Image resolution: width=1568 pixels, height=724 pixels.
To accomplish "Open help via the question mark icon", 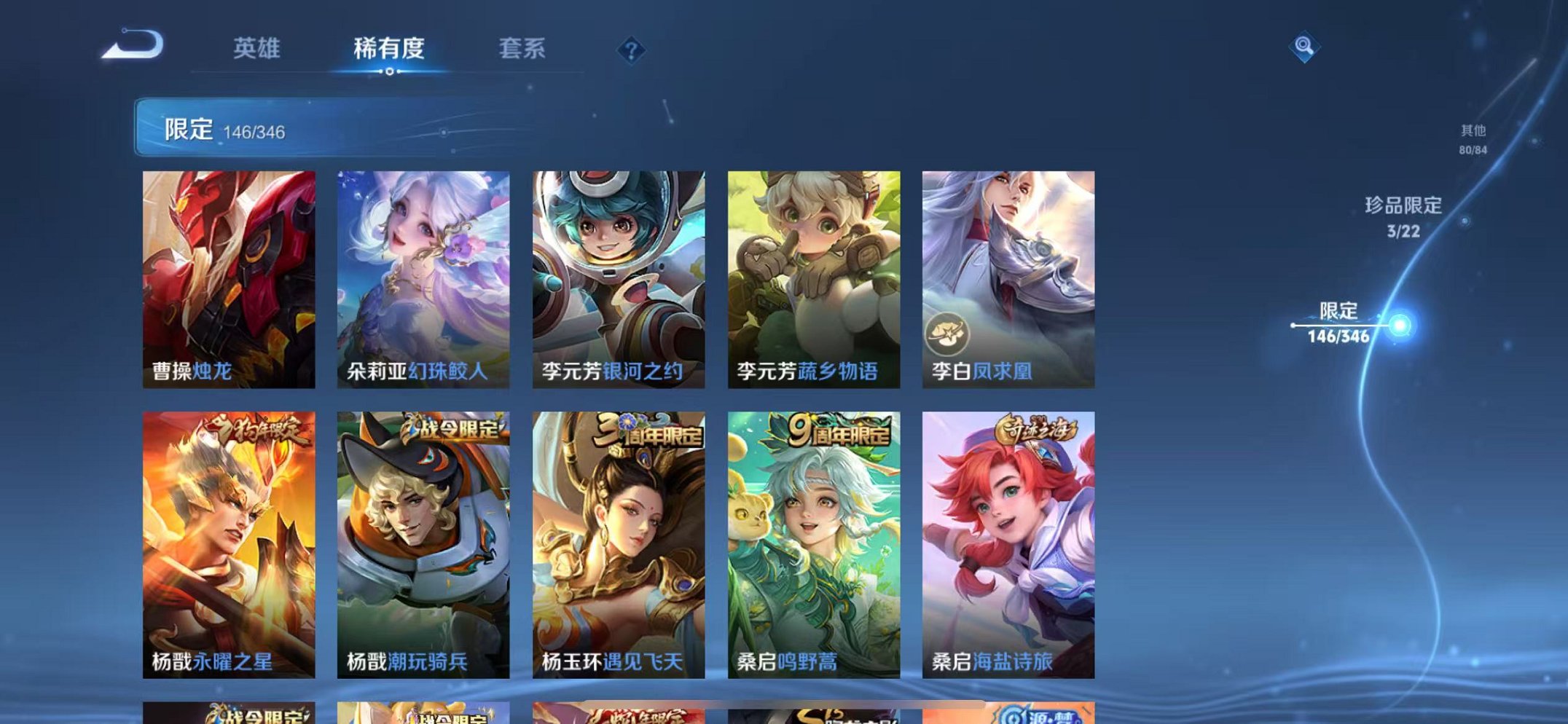I will [631, 50].
